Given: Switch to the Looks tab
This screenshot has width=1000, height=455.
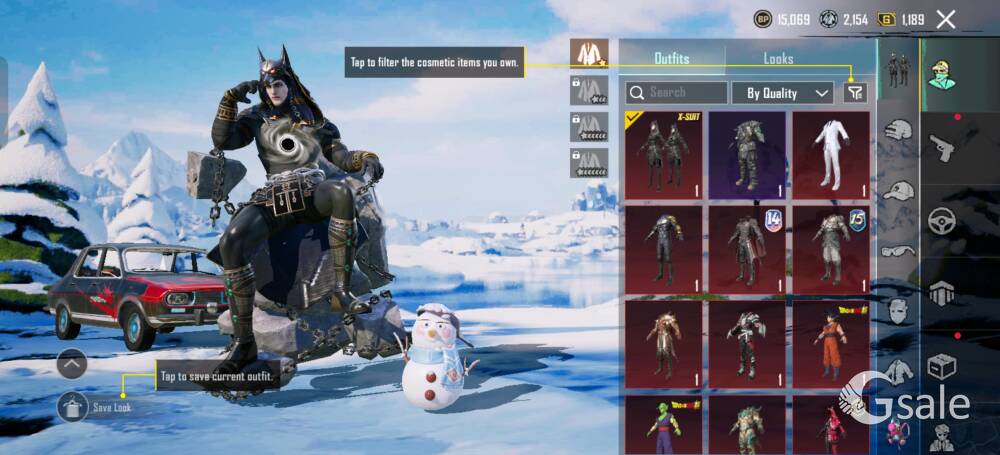Looking at the screenshot, I should (778, 58).
